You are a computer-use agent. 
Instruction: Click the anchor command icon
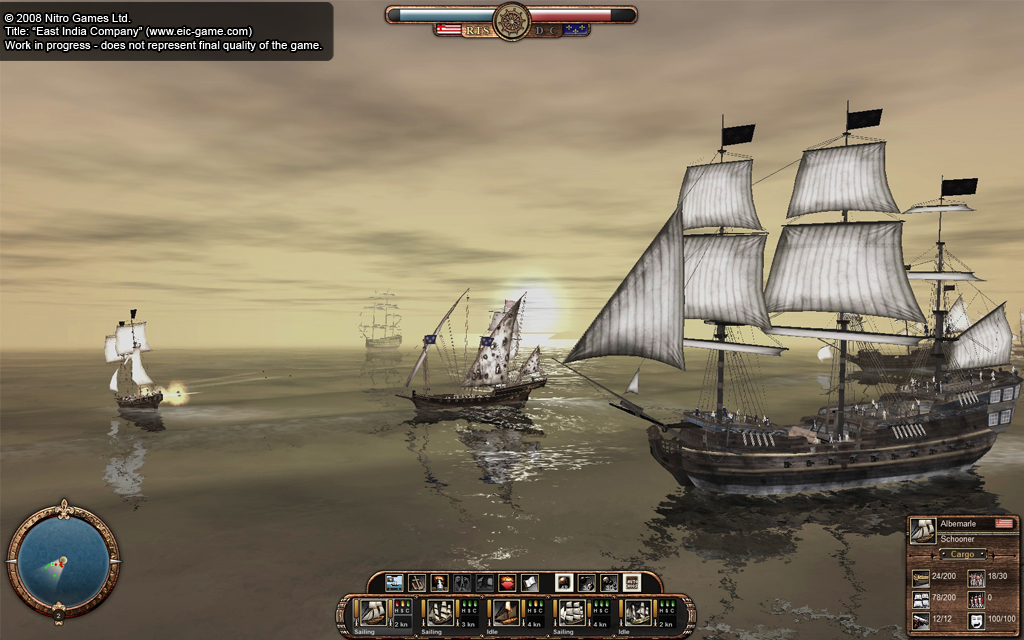[417, 583]
